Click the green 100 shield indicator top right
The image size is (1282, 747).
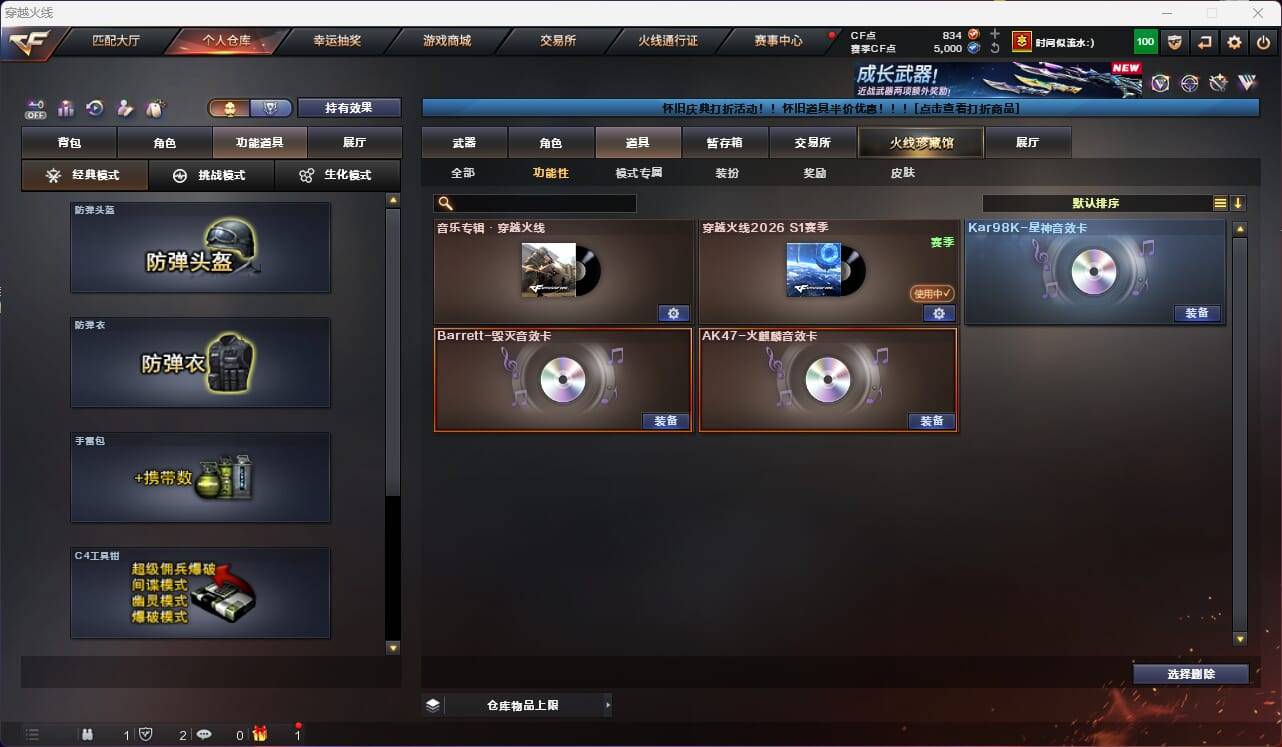point(1145,42)
